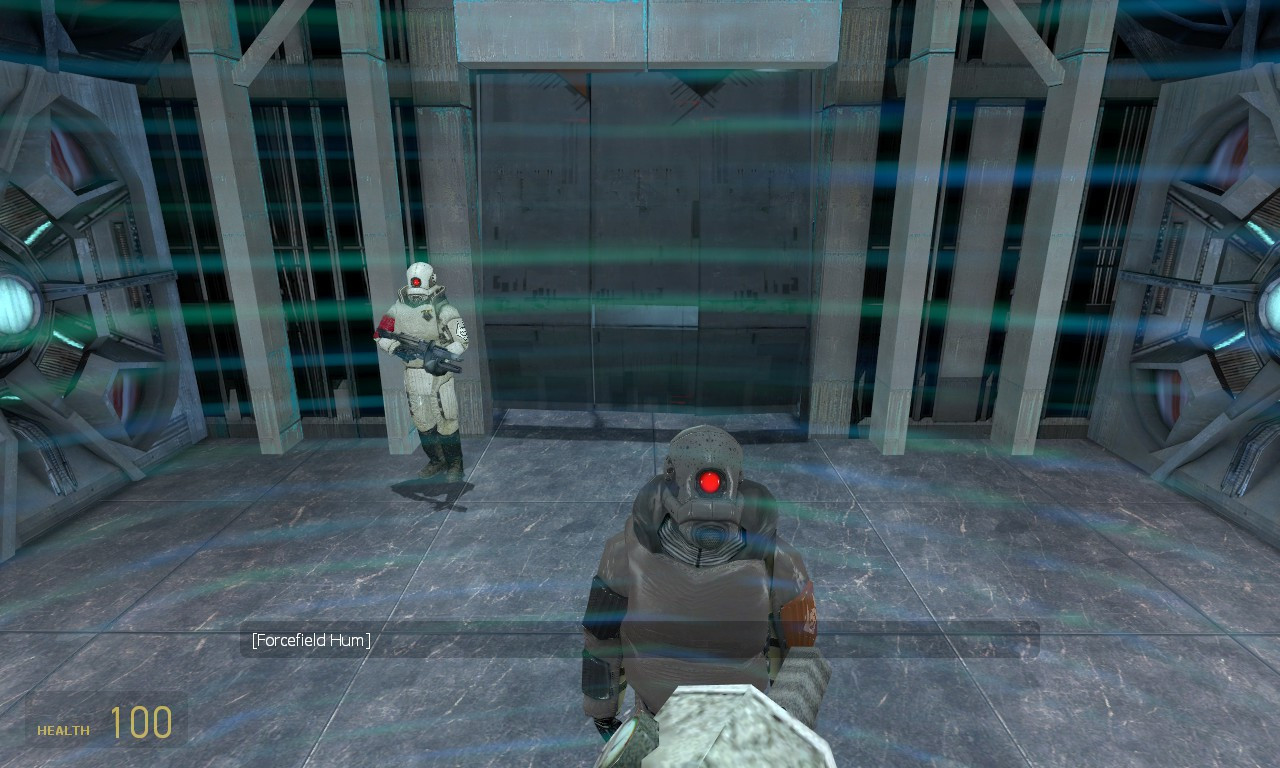Click the HEALTH label in the HUD
The height and width of the screenshot is (768, 1280).
[x=61, y=731]
